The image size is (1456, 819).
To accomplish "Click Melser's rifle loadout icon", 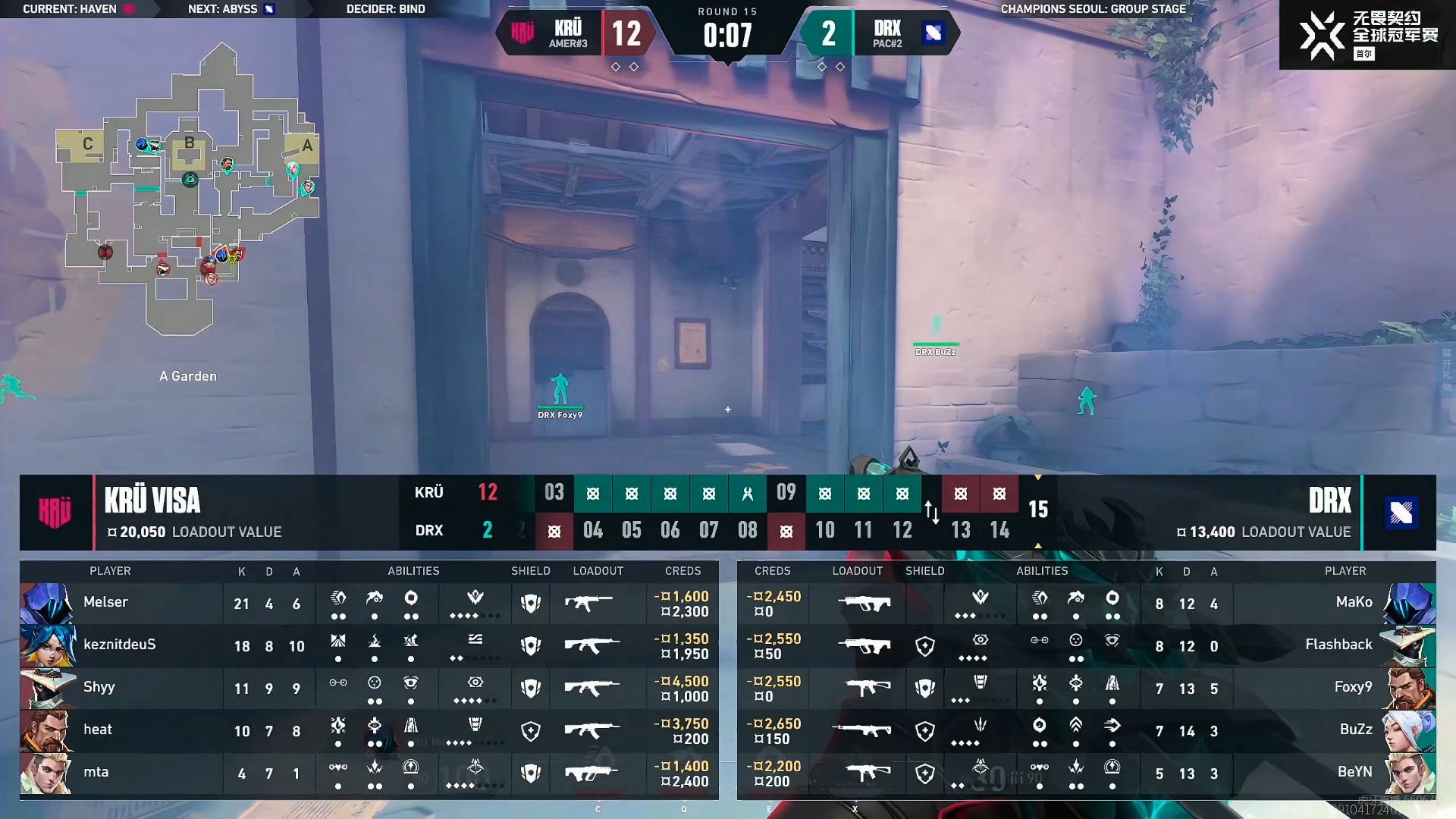I will 589,604.
